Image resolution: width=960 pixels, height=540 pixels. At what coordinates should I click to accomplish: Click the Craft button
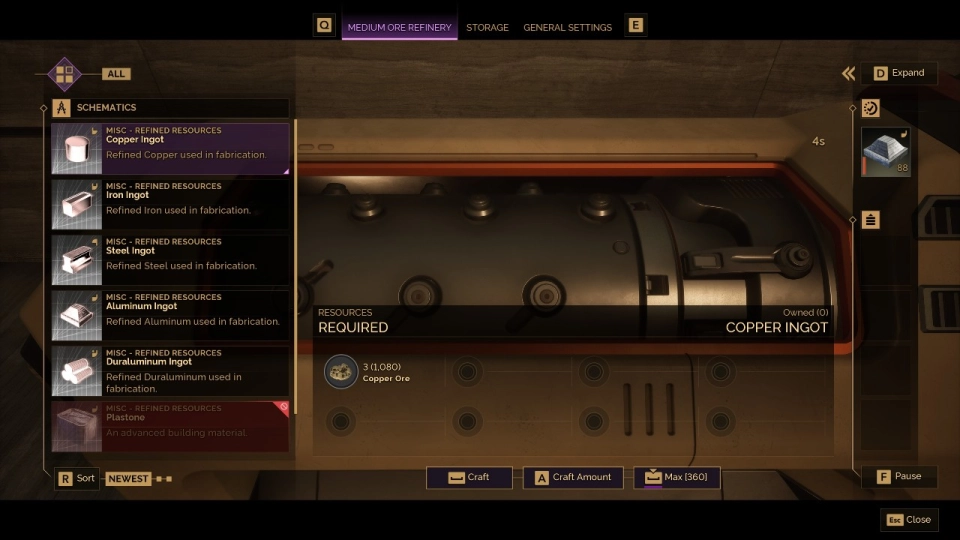(x=469, y=477)
